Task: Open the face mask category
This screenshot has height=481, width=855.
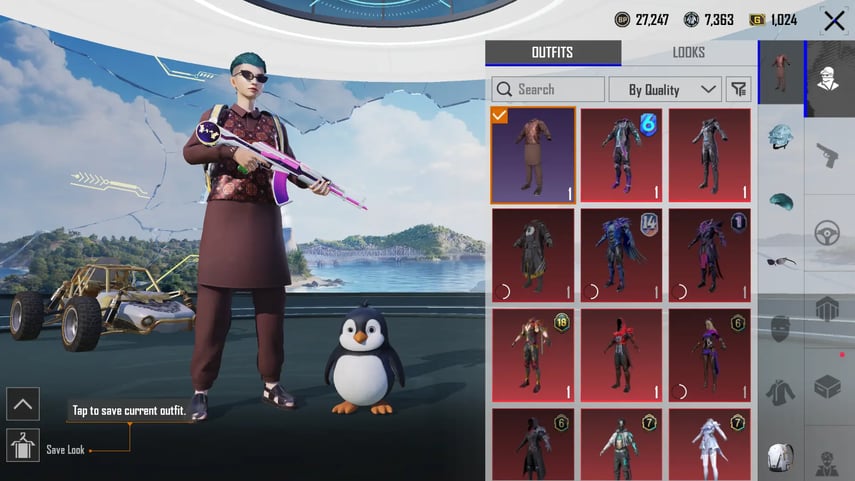Action: coord(781,328)
